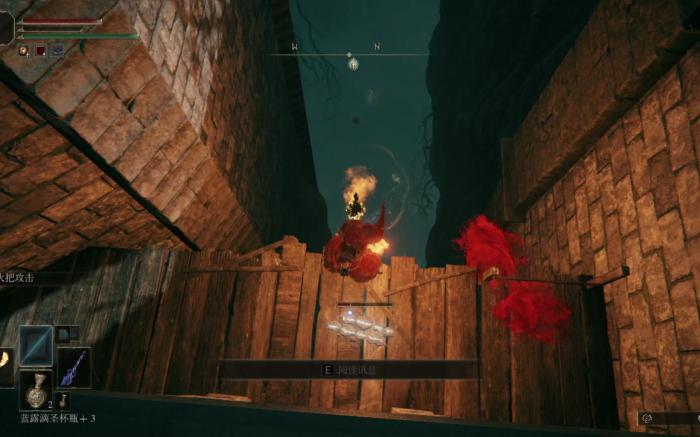
Task: Click the blue staff weapon slot
Action: (x=73, y=367)
